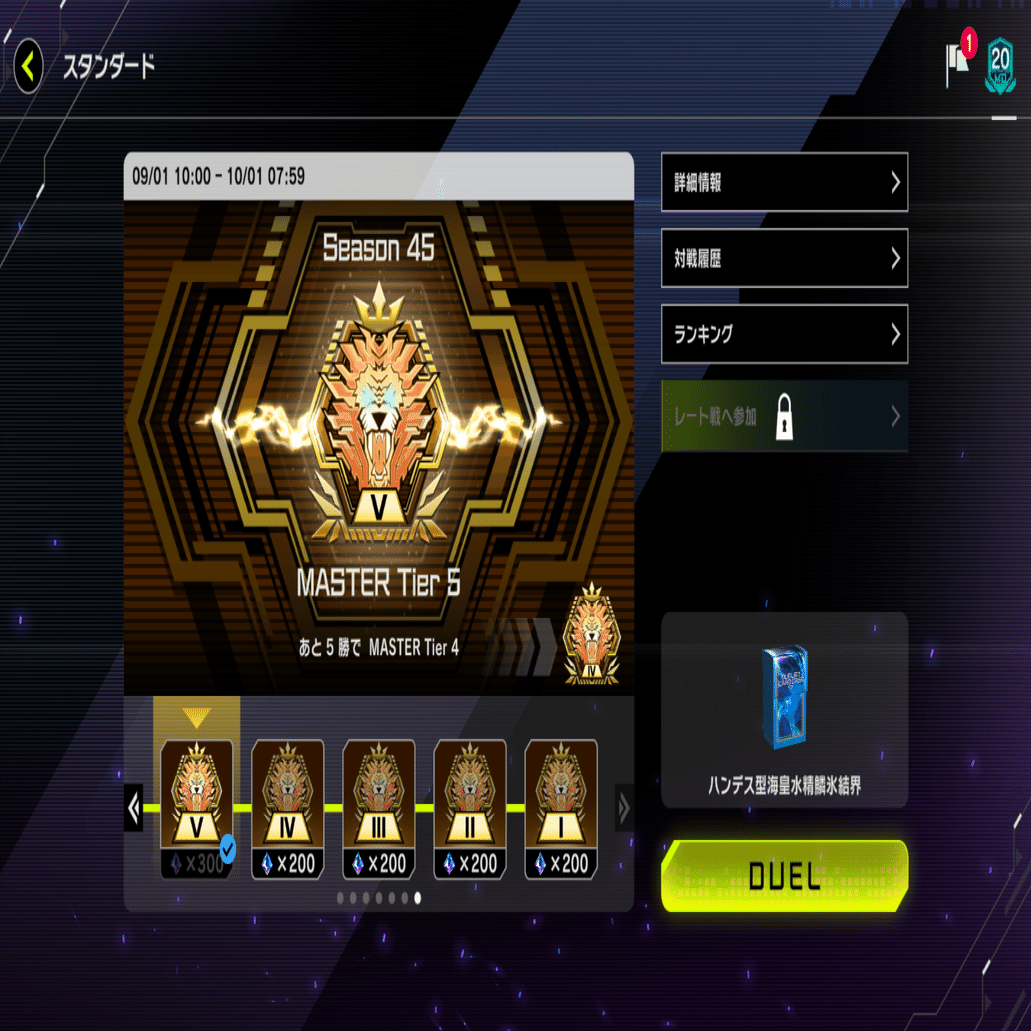Select the Tier II reward tile
This screenshot has height=1031, width=1031.
[x=469, y=808]
